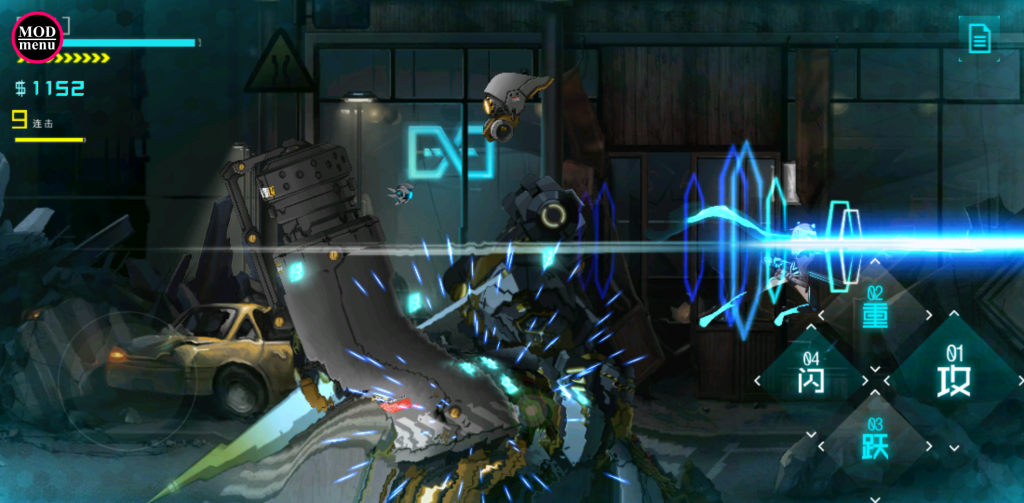The width and height of the screenshot is (1024, 503).
Task: Activate the 闪 dodge button
Action: click(810, 377)
